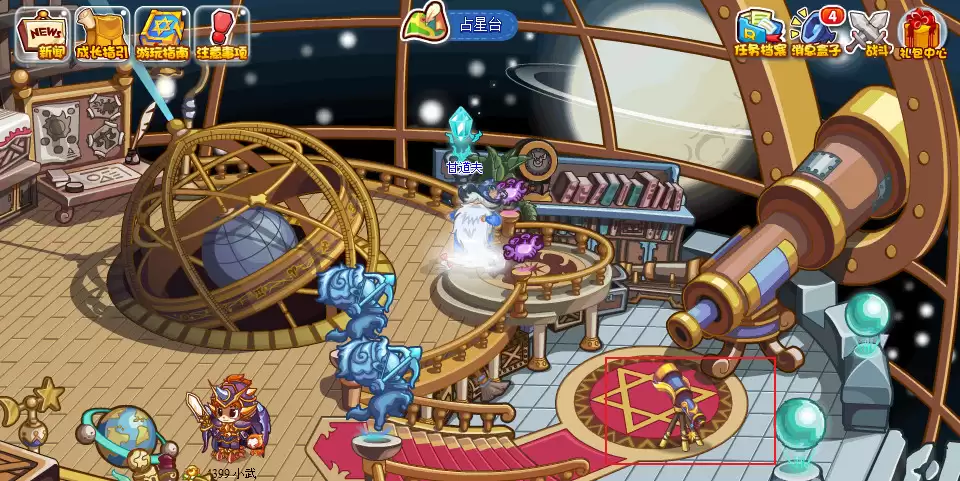This screenshot has height=481, width=960.
Task: Check the 消息盒子 message box
Action: tap(813, 33)
